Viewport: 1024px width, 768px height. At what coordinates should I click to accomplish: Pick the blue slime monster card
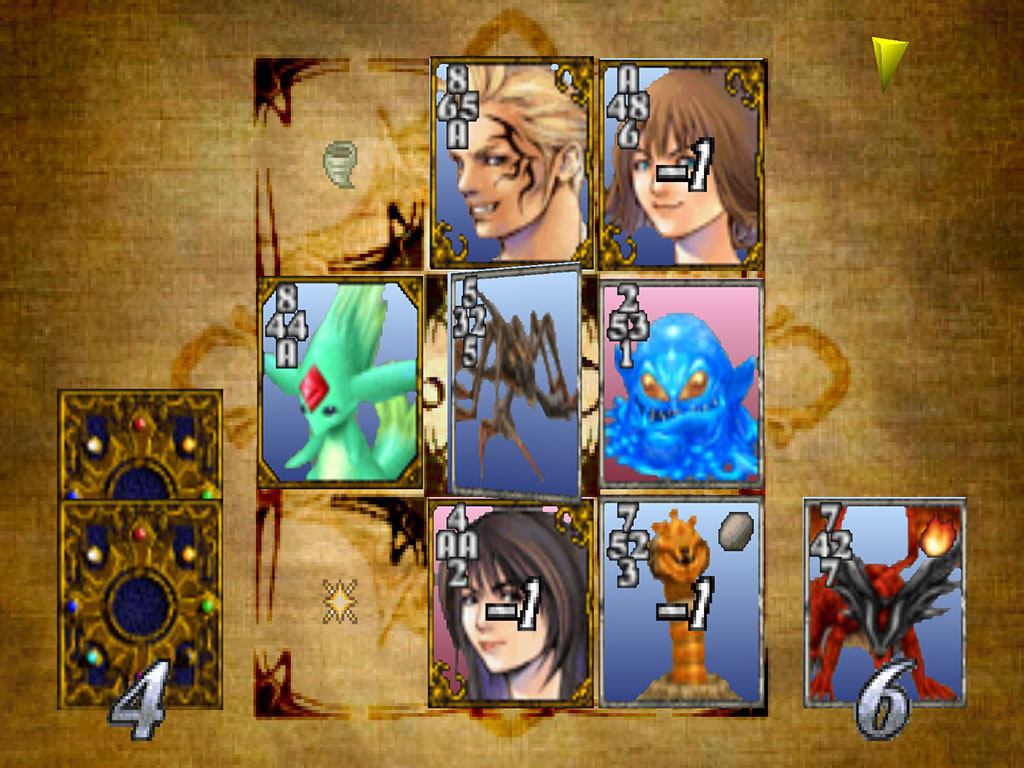(682, 384)
